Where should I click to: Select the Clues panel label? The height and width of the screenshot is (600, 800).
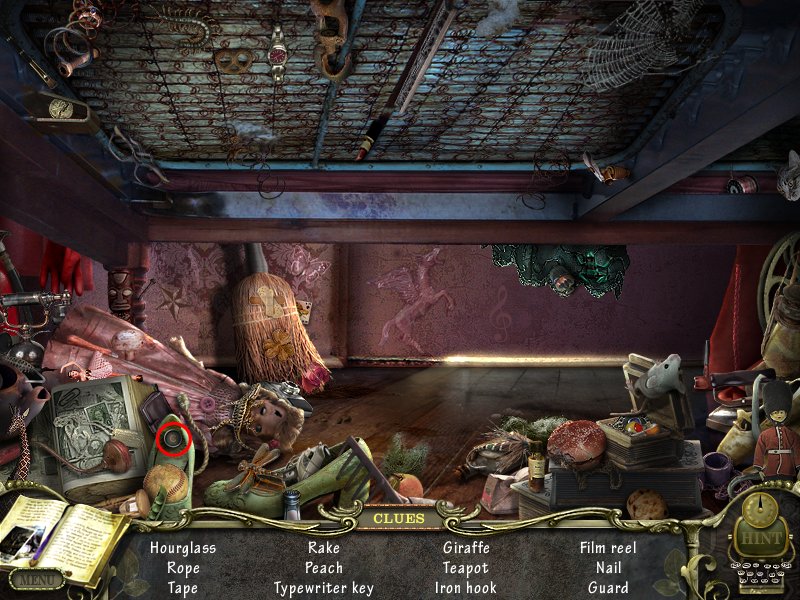(397, 519)
